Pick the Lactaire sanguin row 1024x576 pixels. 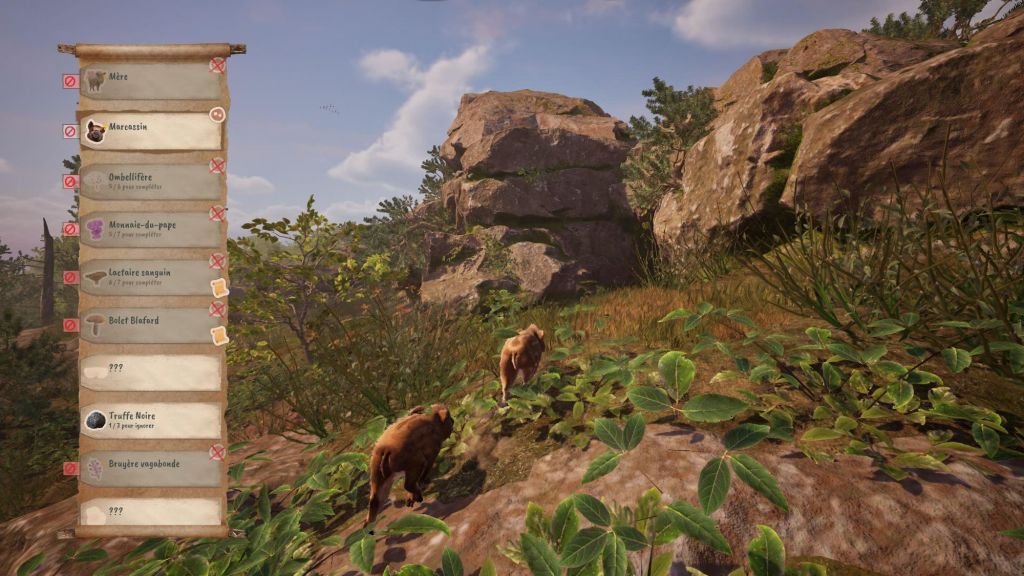pyautogui.click(x=150, y=277)
